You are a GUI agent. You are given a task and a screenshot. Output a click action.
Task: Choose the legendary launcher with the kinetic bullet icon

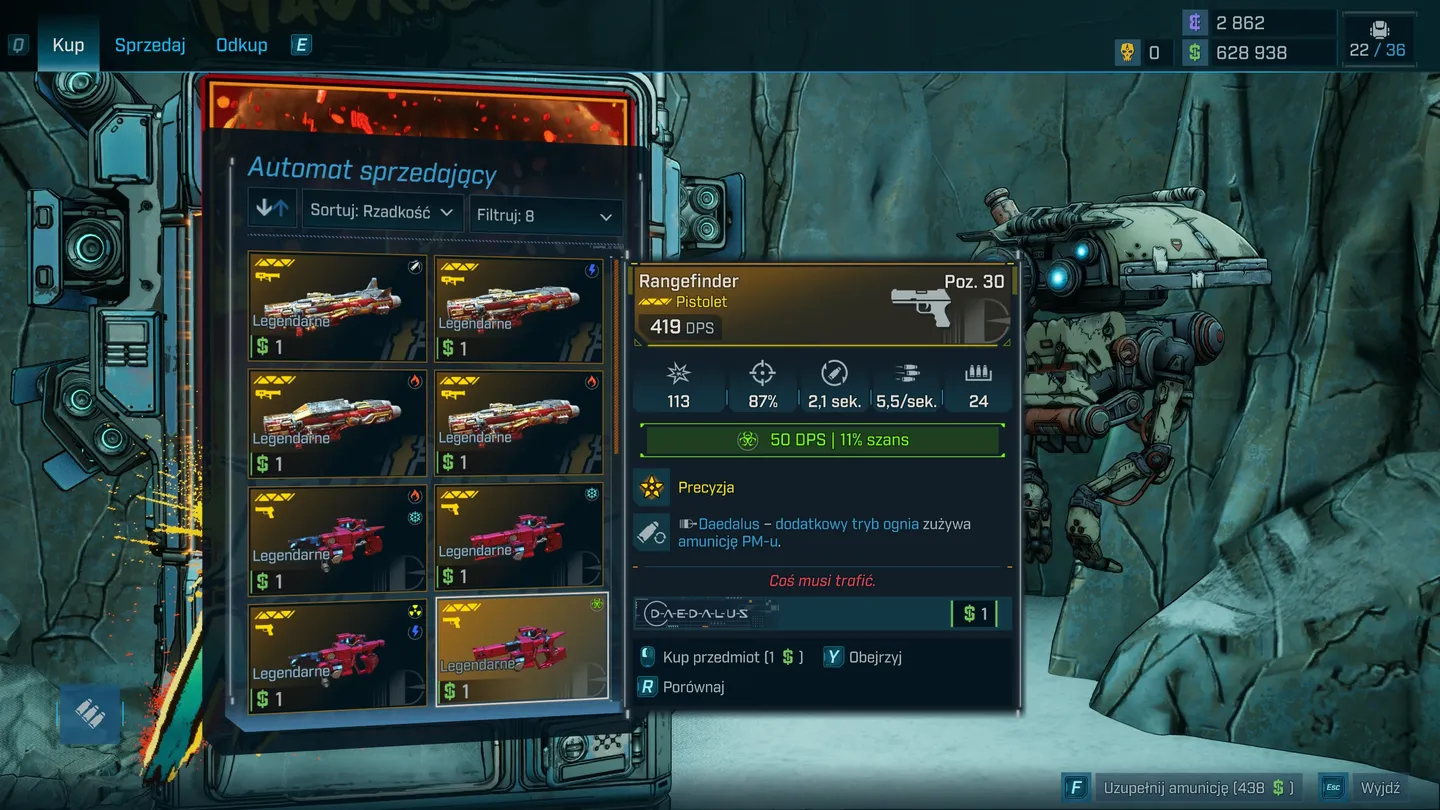pos(337,308)
